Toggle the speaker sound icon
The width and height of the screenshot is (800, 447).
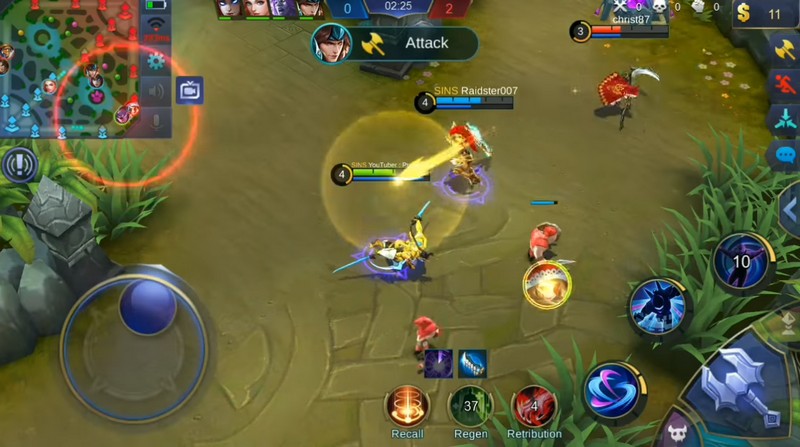(x=155, y=92)
